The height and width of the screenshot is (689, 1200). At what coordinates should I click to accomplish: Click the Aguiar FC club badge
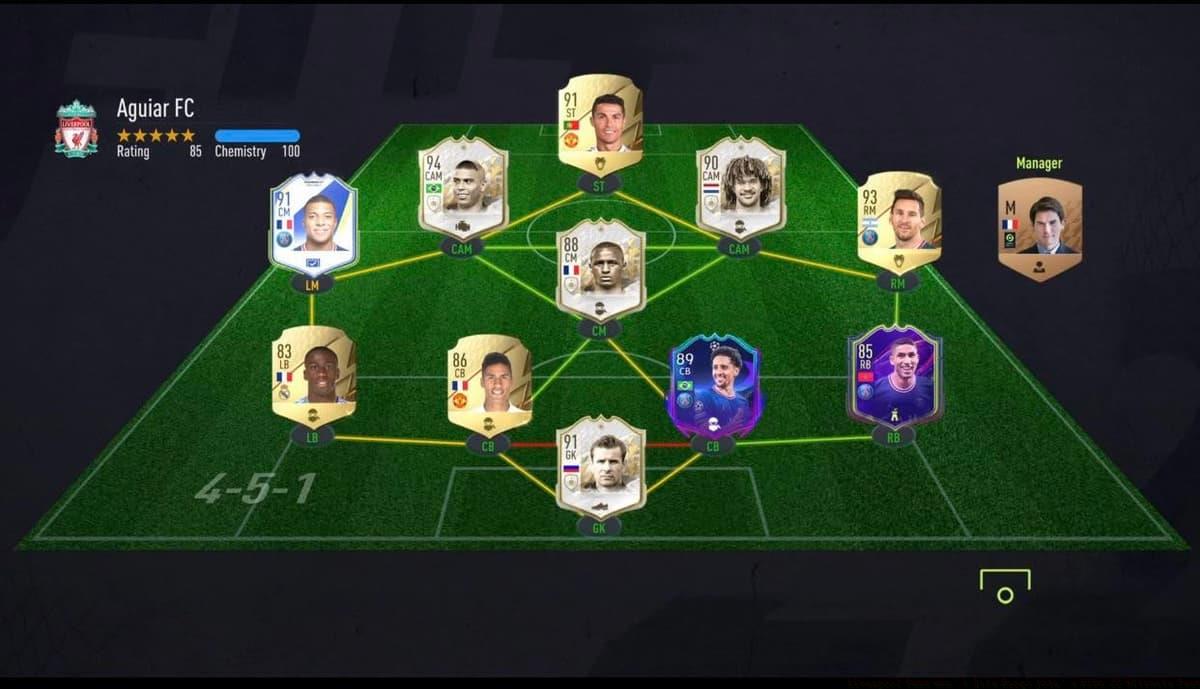pos(77,128)
